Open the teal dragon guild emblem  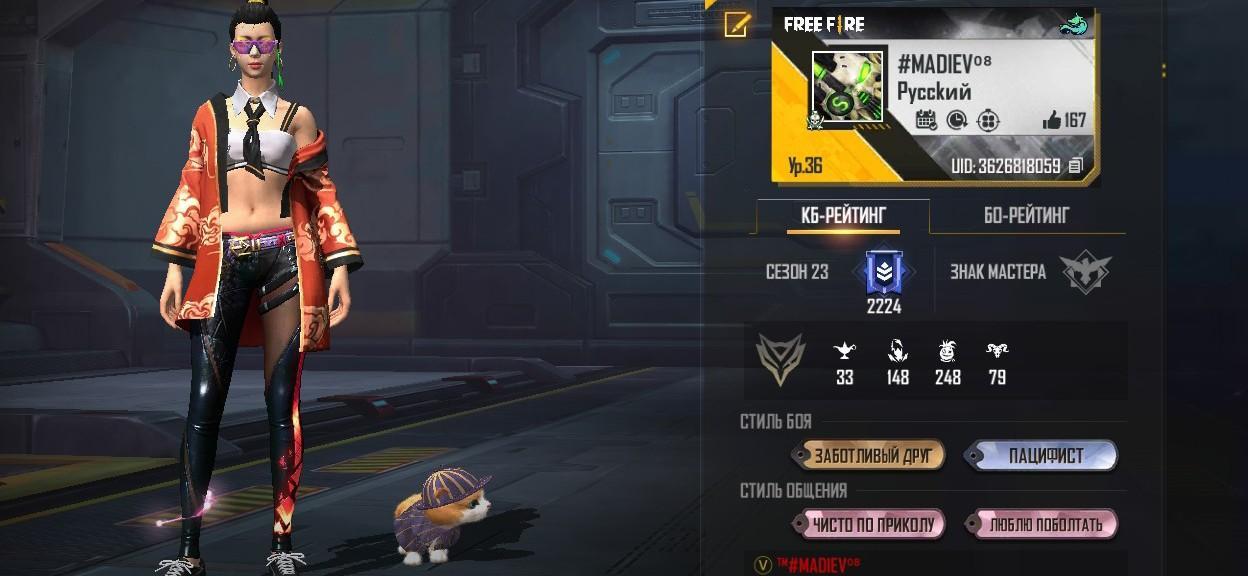click(x=1073, y=24)
